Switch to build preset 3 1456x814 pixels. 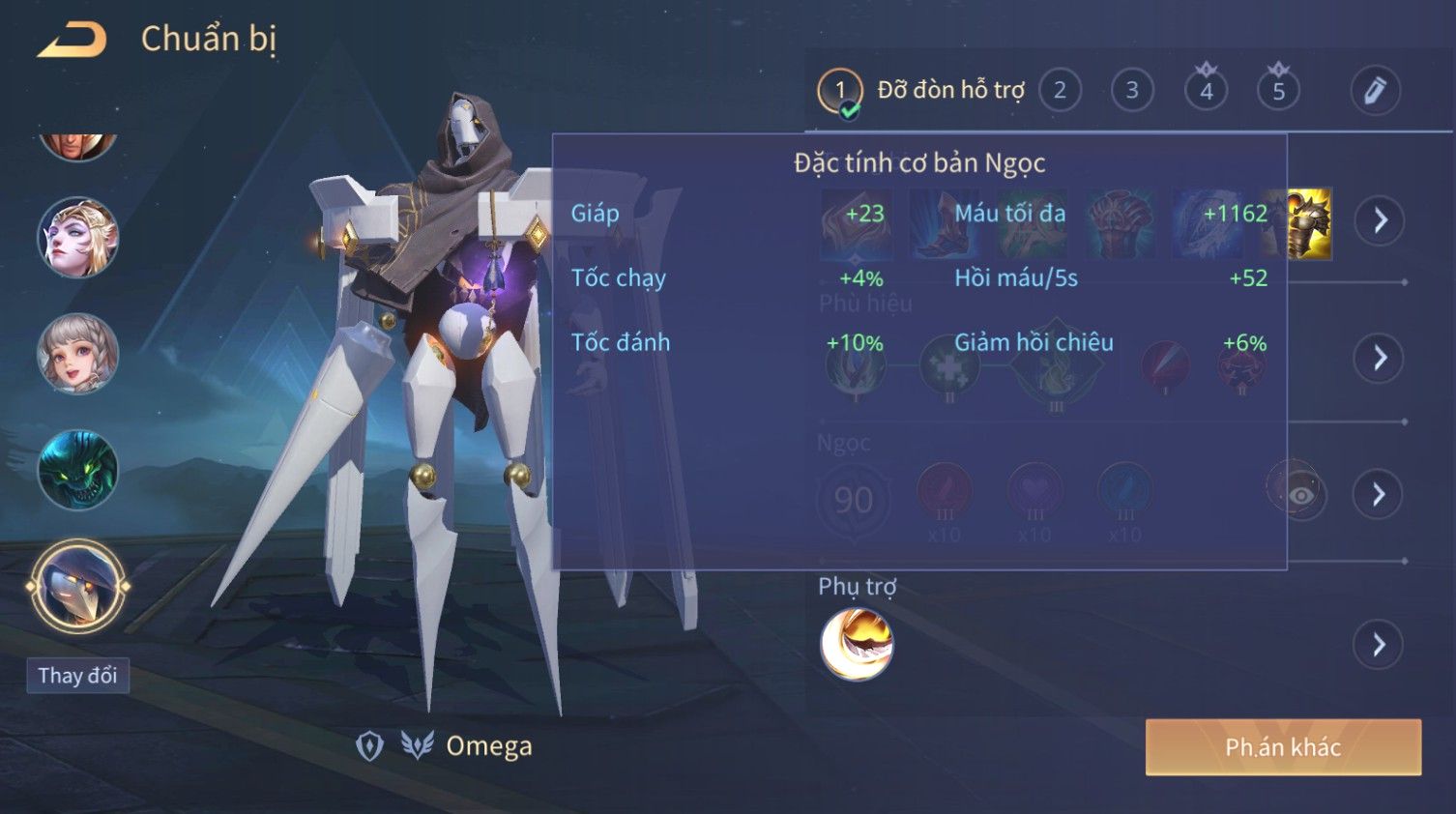(1131, 91)
